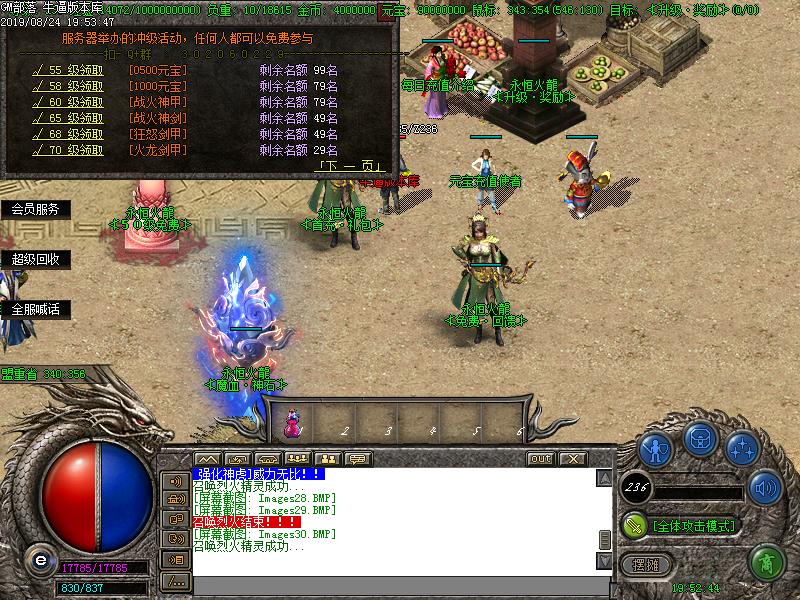Click the 'out' button above chat

540,458
